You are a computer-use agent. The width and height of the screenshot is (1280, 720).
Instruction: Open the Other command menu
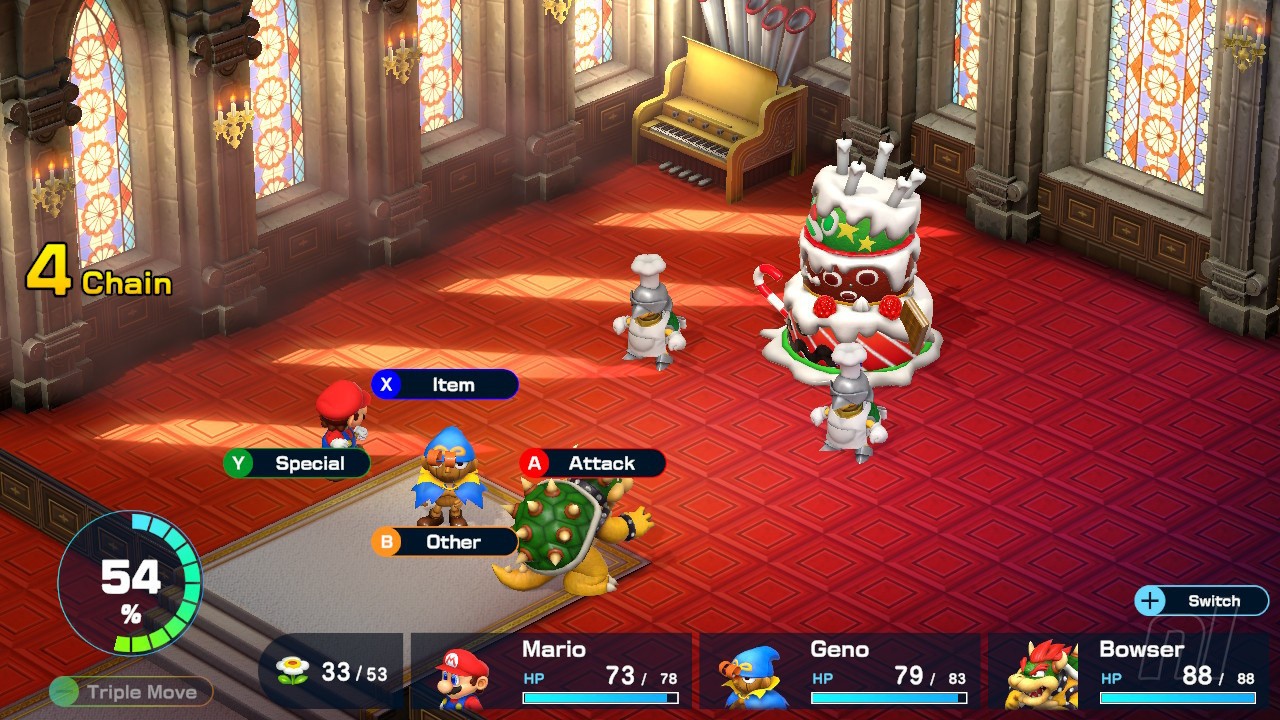click(445, 542)
